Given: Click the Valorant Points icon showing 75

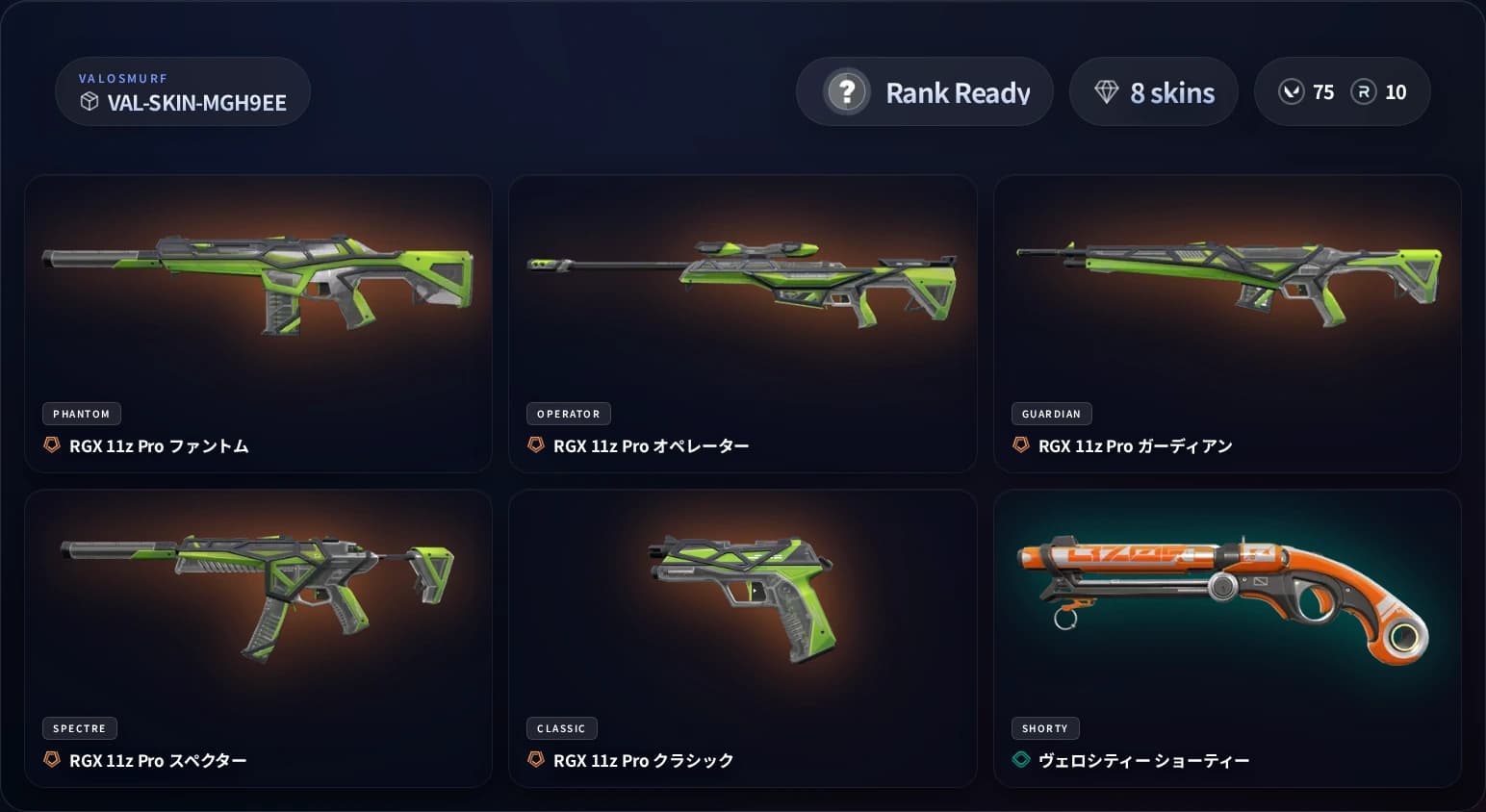Looking at the screenshot, I should point(1291,92).
